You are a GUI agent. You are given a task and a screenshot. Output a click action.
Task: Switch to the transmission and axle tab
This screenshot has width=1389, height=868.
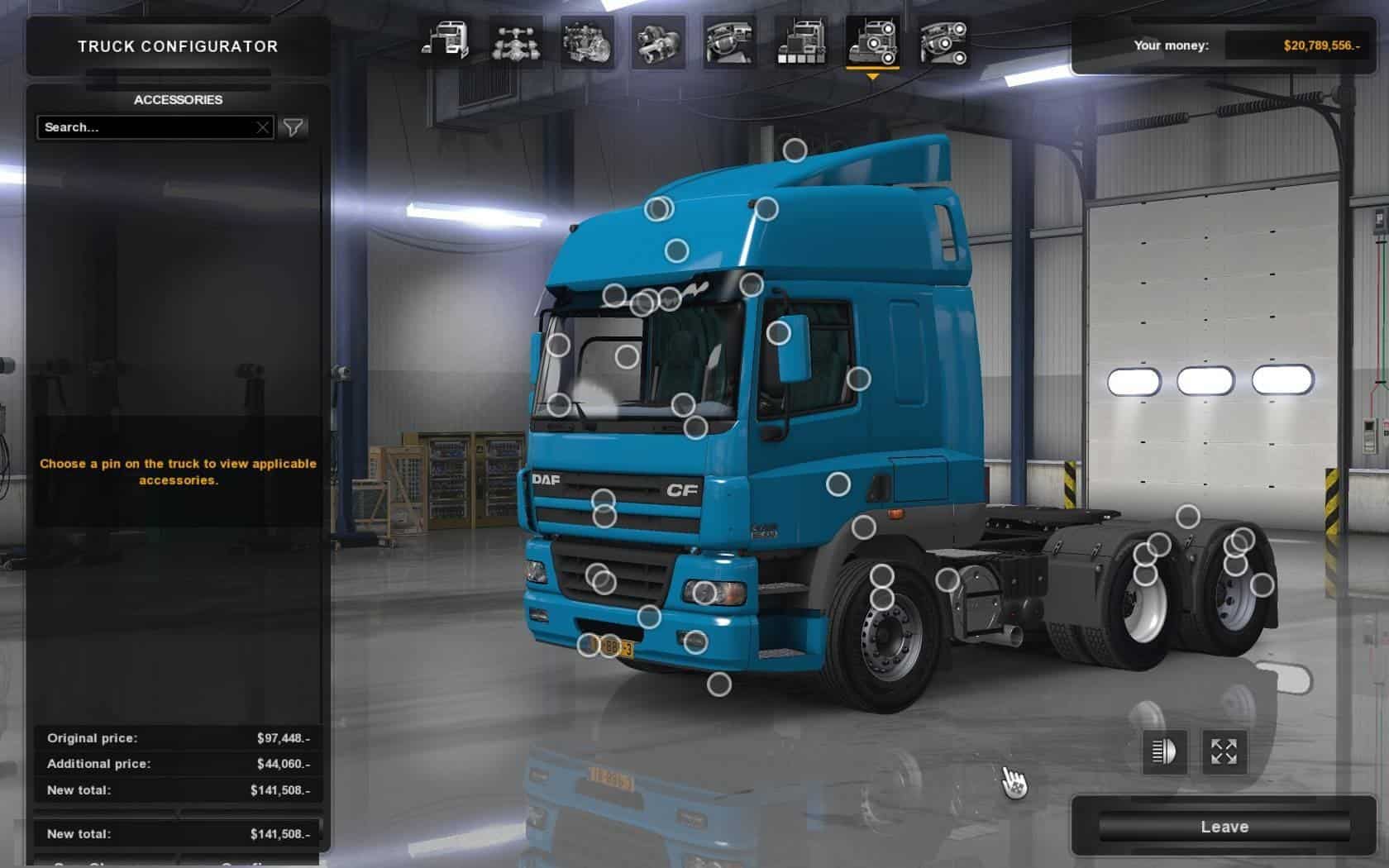516,41
